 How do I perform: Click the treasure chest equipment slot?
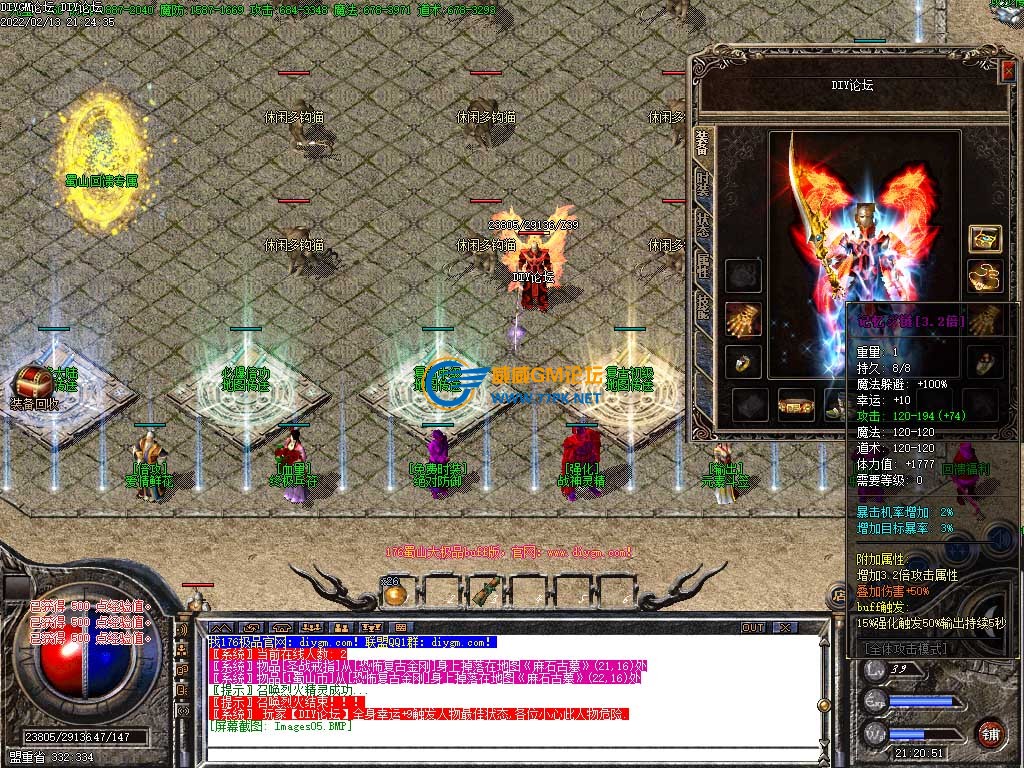click(985, 238)
